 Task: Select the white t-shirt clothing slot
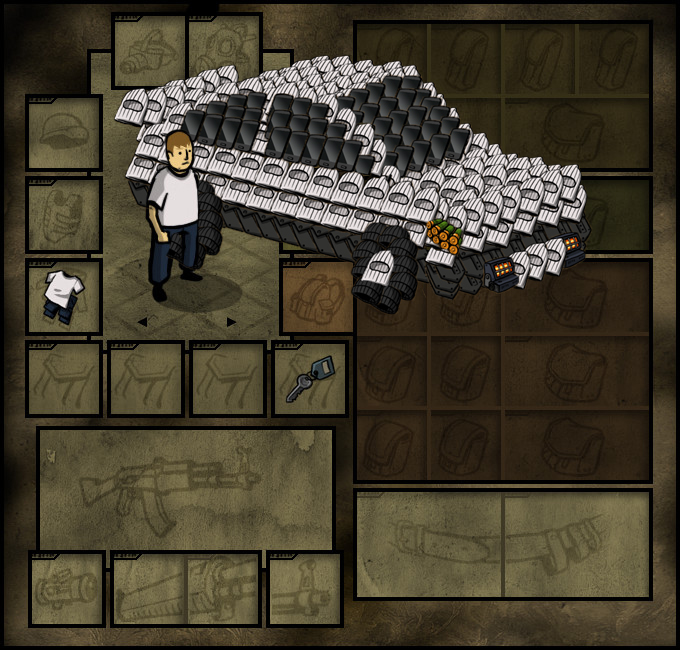pyautogui.click(x=64, y=297)
